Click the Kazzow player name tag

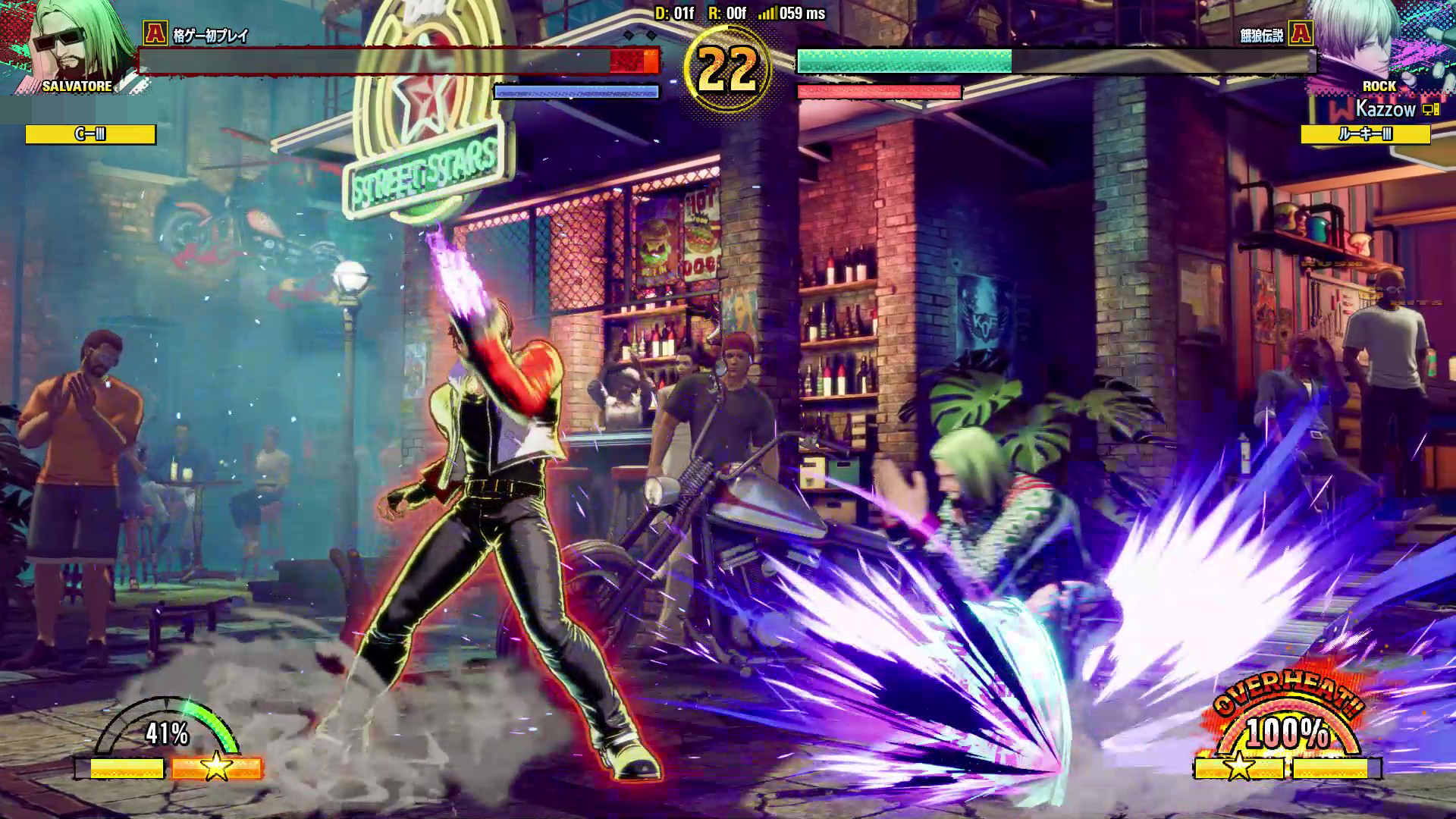tap(1385, 109)
